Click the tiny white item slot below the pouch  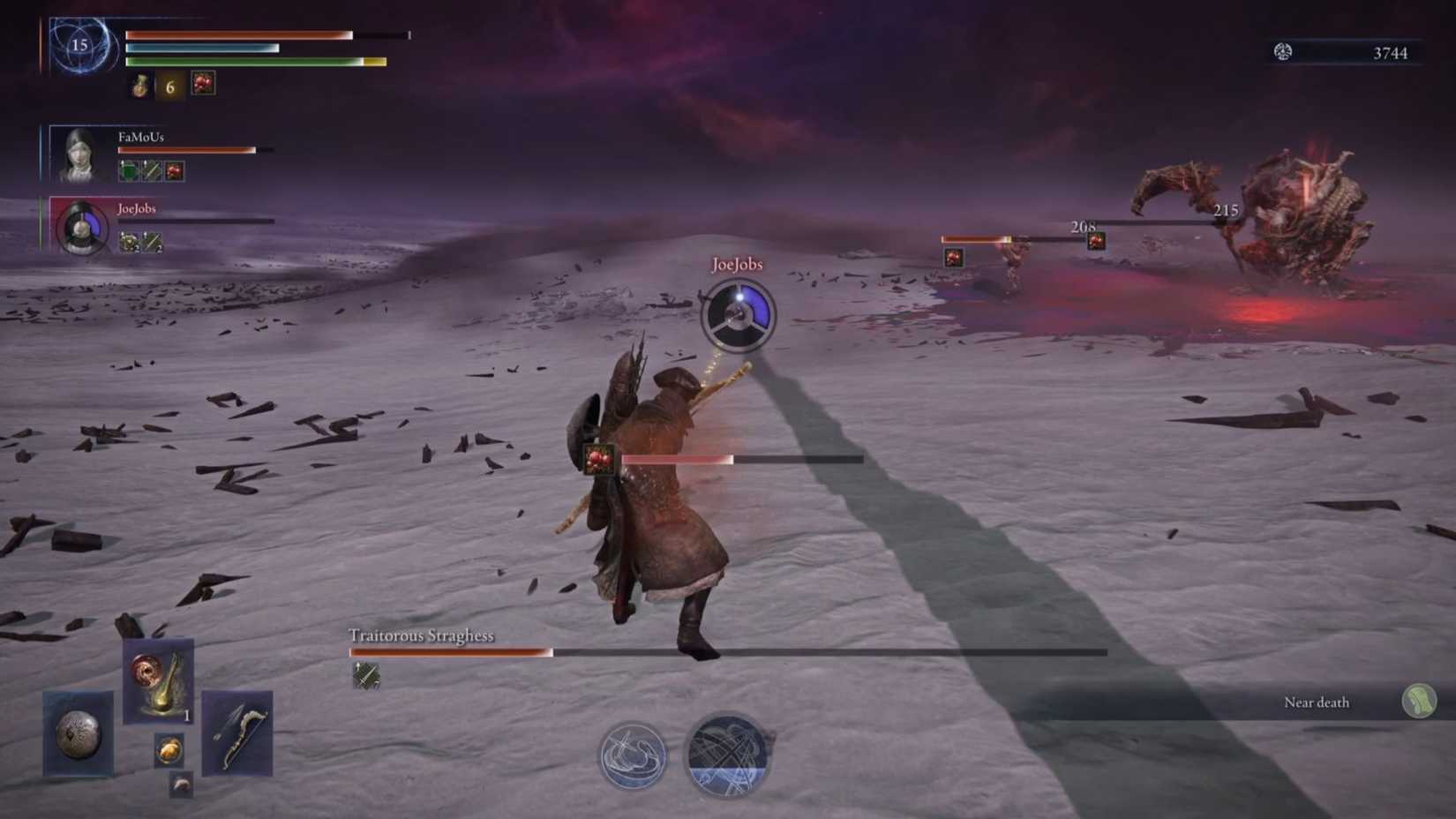[182, 785]
